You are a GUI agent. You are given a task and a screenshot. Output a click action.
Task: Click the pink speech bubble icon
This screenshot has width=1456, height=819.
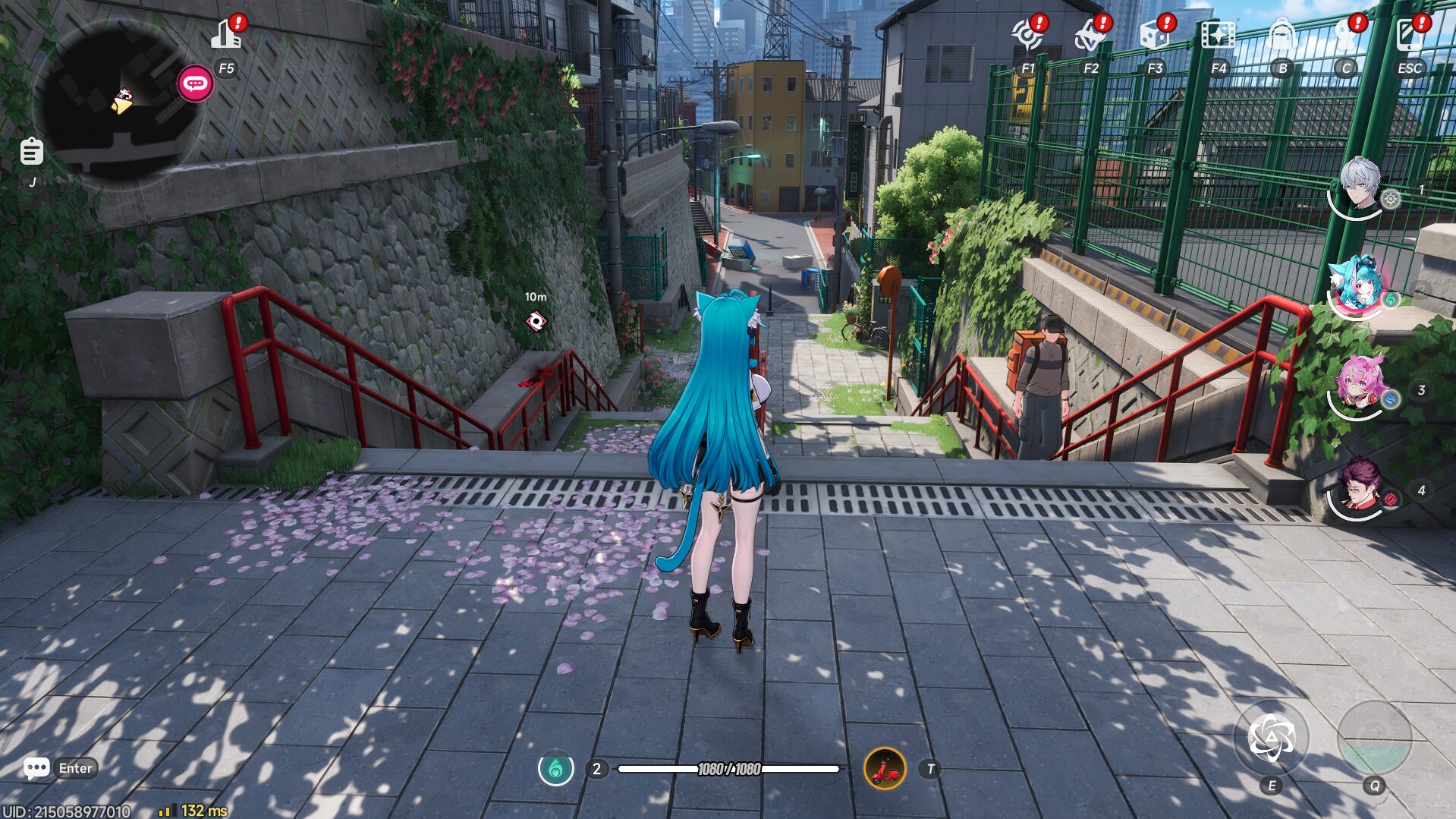(x=195, y=83)
